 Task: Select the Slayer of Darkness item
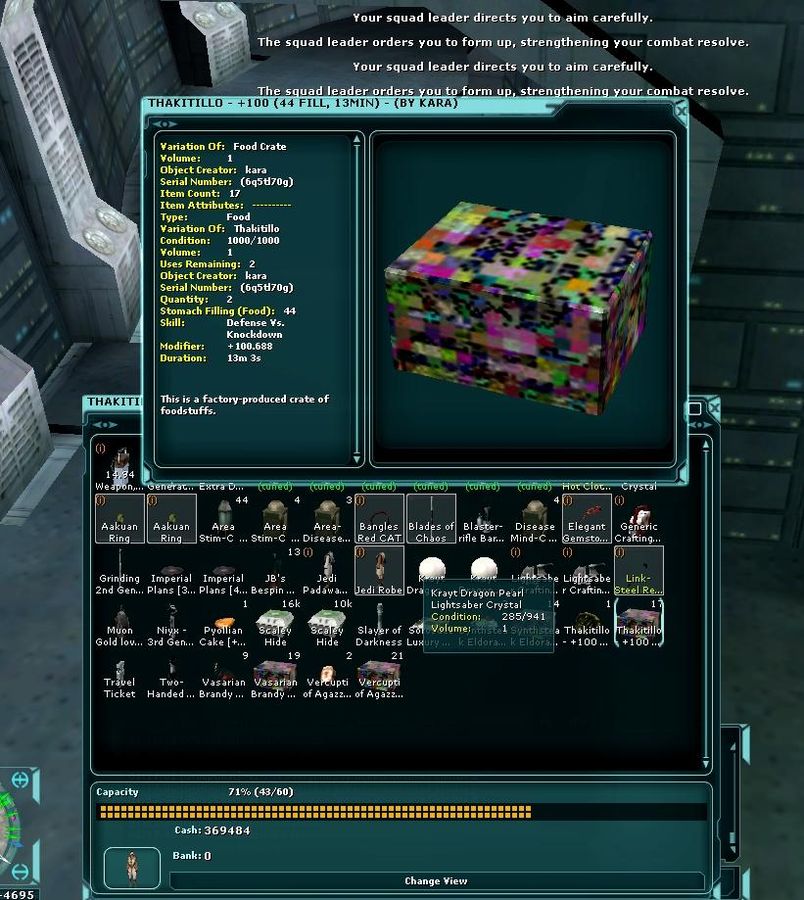tap(379, 623)
